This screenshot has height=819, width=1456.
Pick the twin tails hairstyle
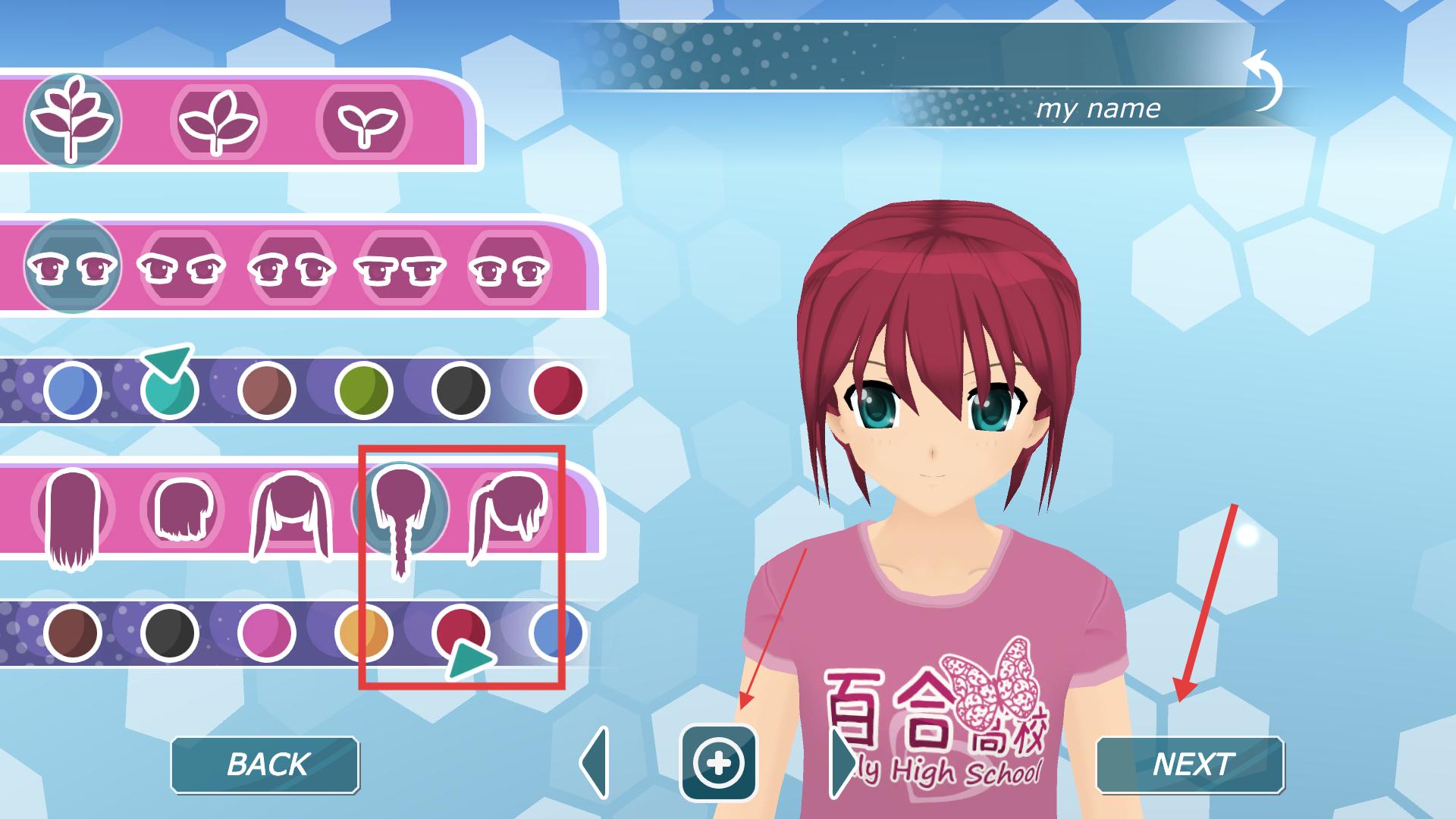point(291,516)
